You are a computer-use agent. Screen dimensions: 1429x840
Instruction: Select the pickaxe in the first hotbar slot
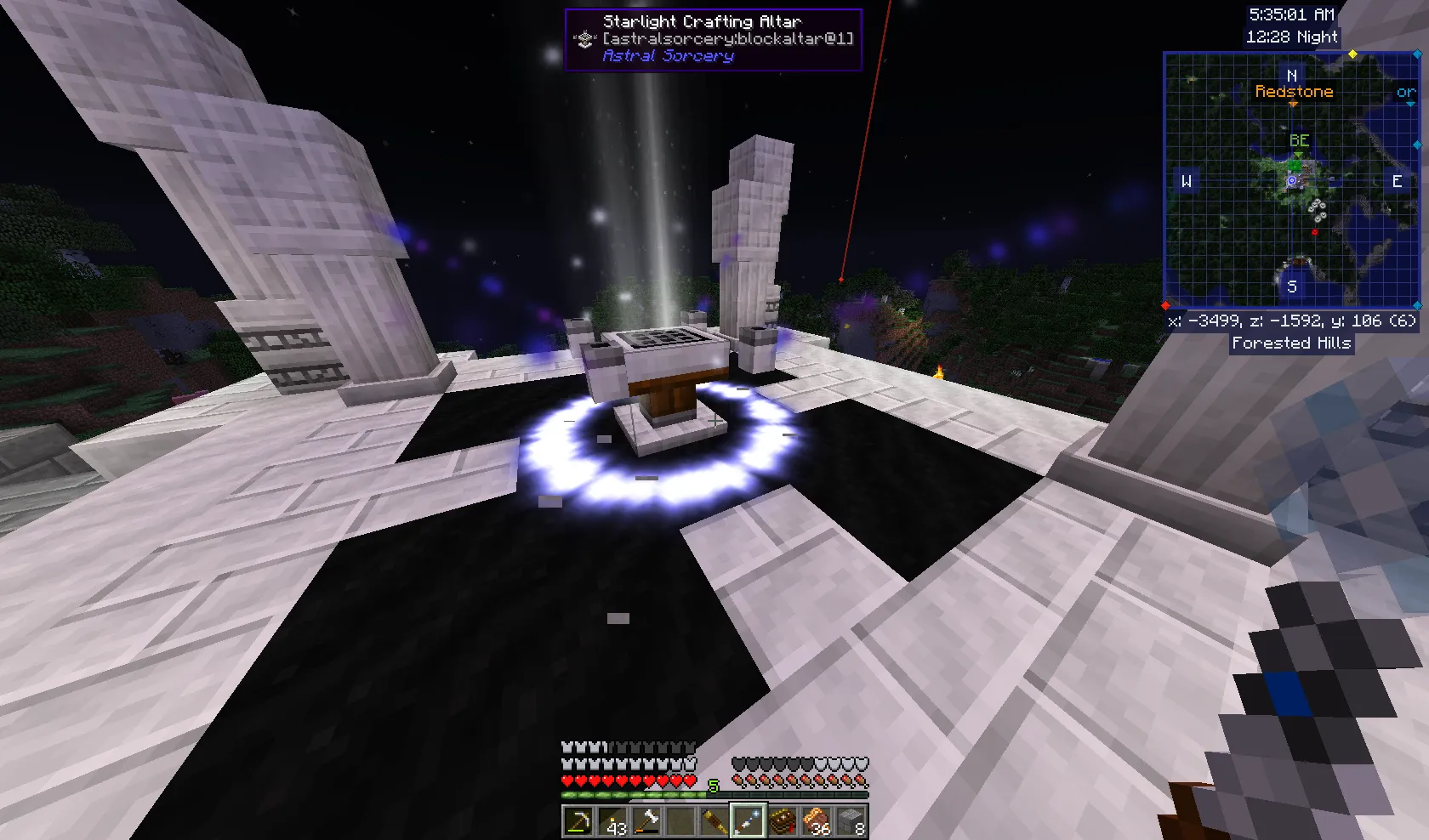pyautogui.click(x=579, y=820)
